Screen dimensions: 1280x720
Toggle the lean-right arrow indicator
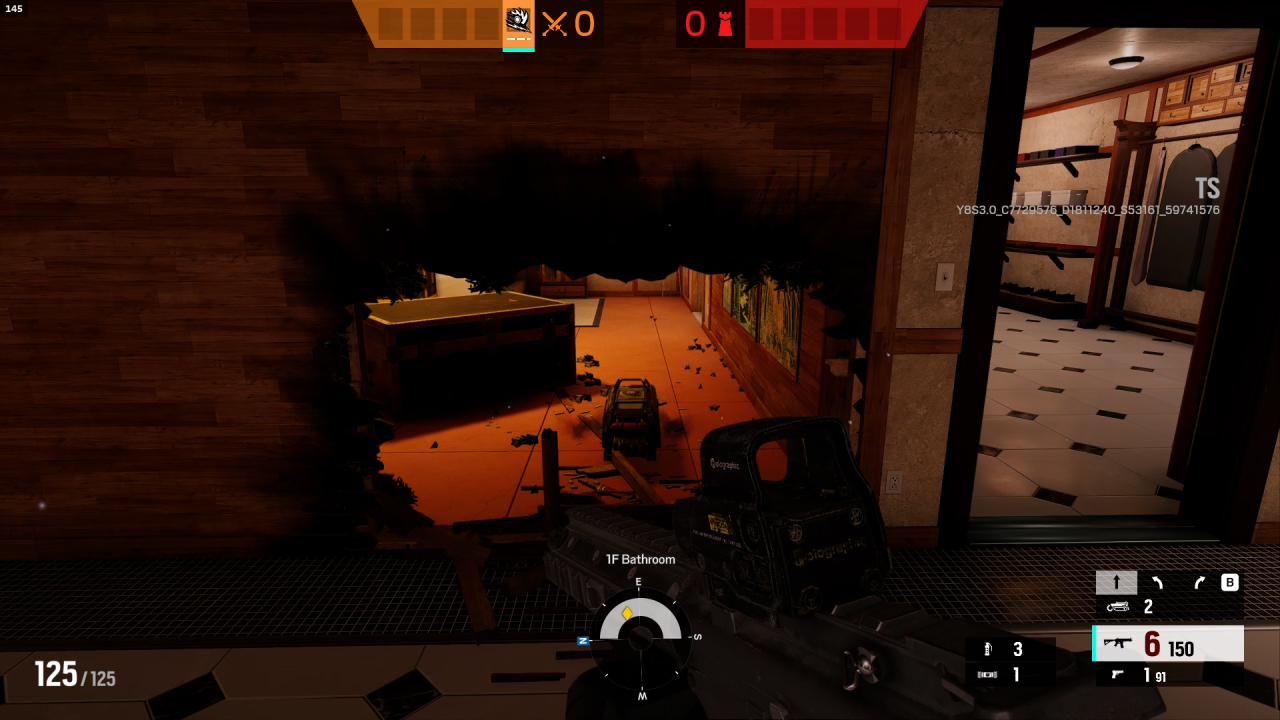(1197, 581)
